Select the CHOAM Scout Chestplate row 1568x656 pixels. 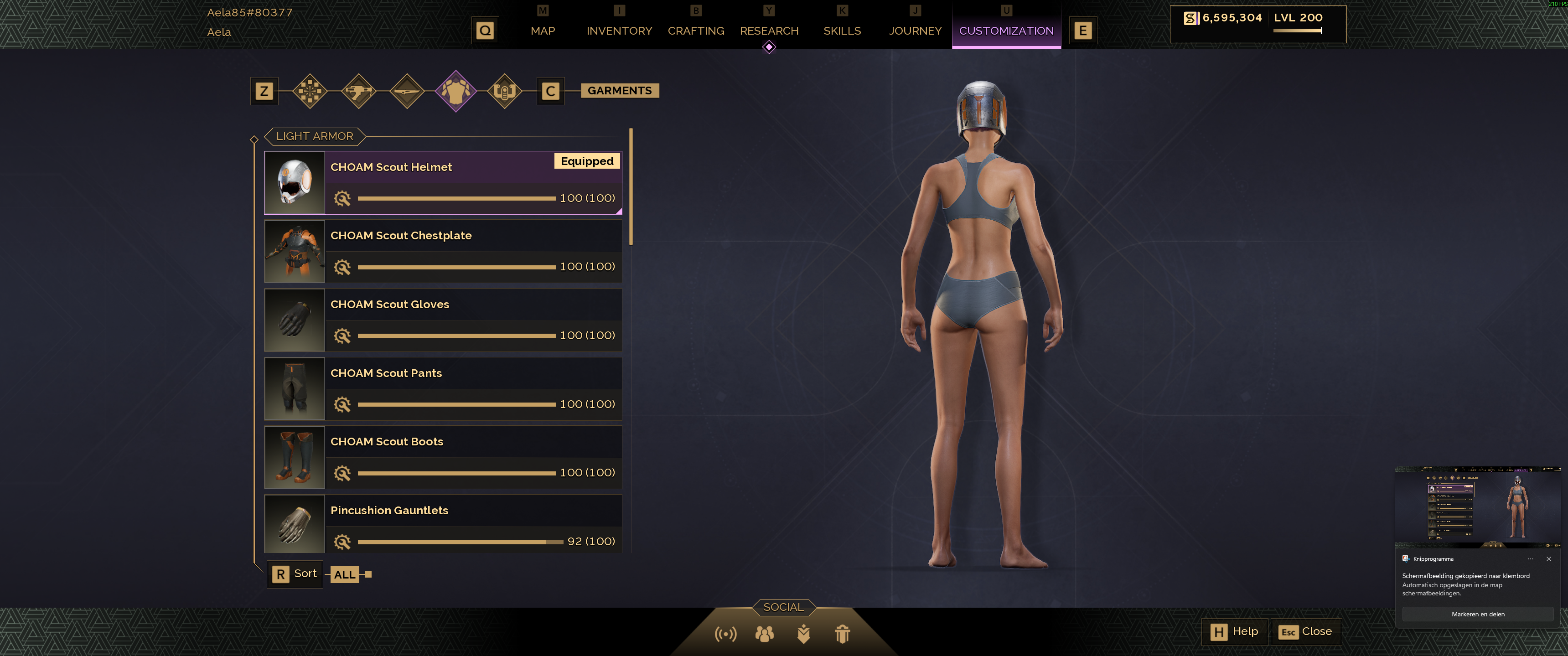click(x=443, y=251)
